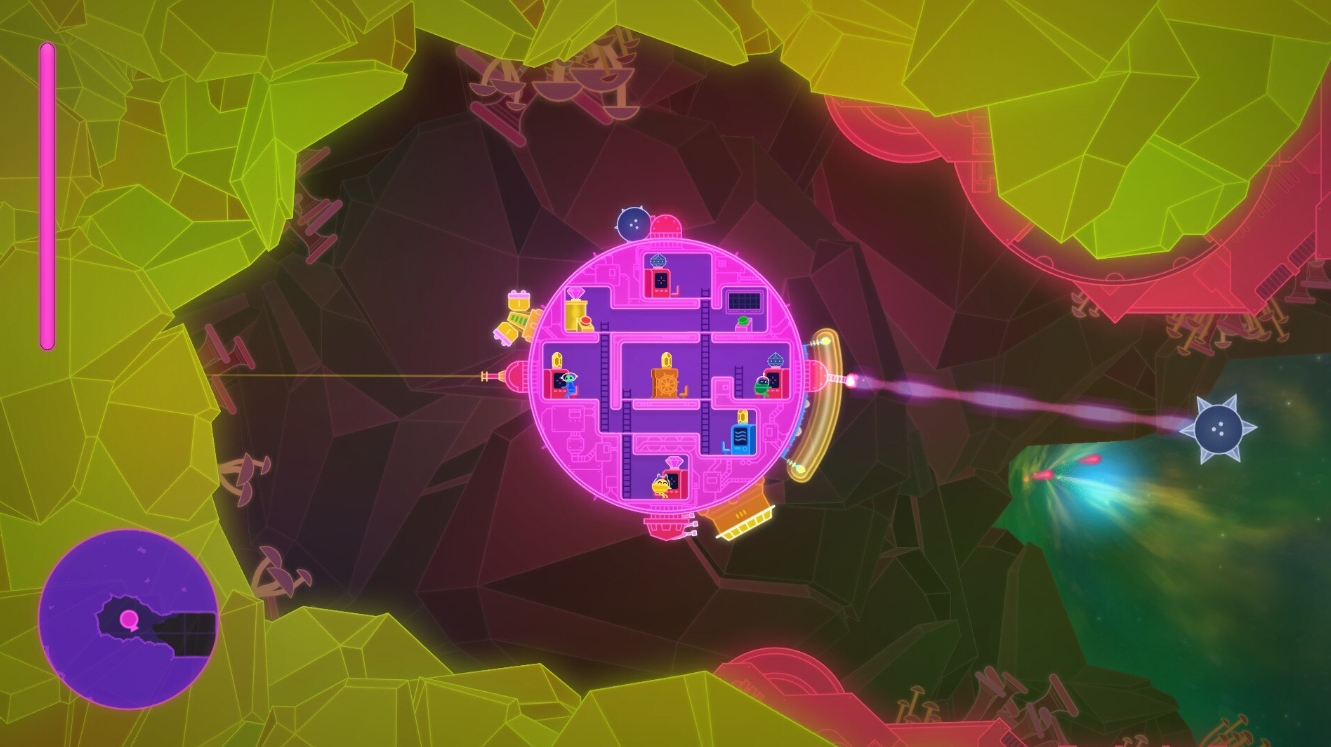This screenshot has height=747, width=1331.
Task: Click the yellow cat character at the bottom turret
Action: (x=661, y=485)
